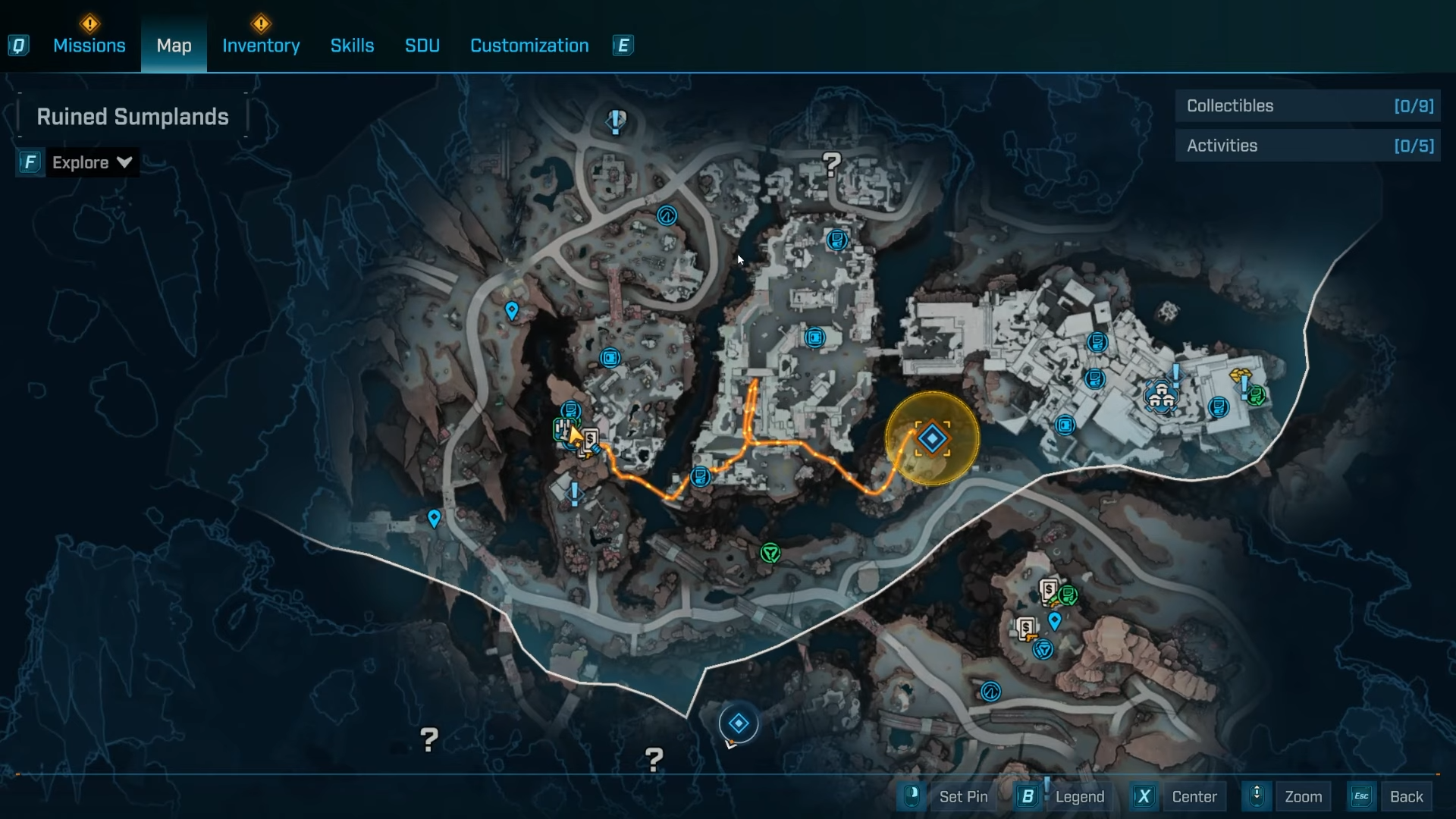This screenshot has height=819, width=1456.
Task: Select the highlighted yellow mission objective marker
Action: tap(932, 438)
